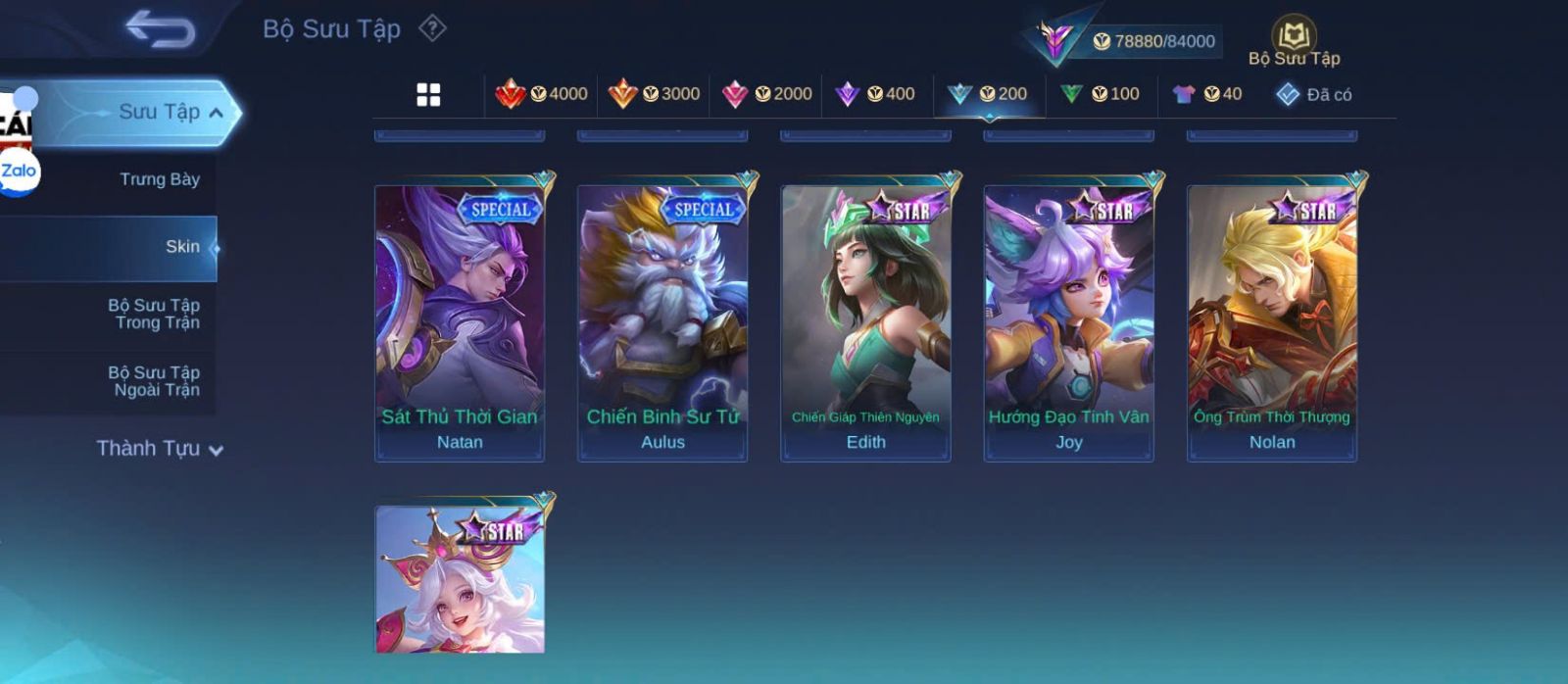The width and height of the screenshot is (1568, 684).
Task: Show owned skins via Đã có
Action: 1314,94
